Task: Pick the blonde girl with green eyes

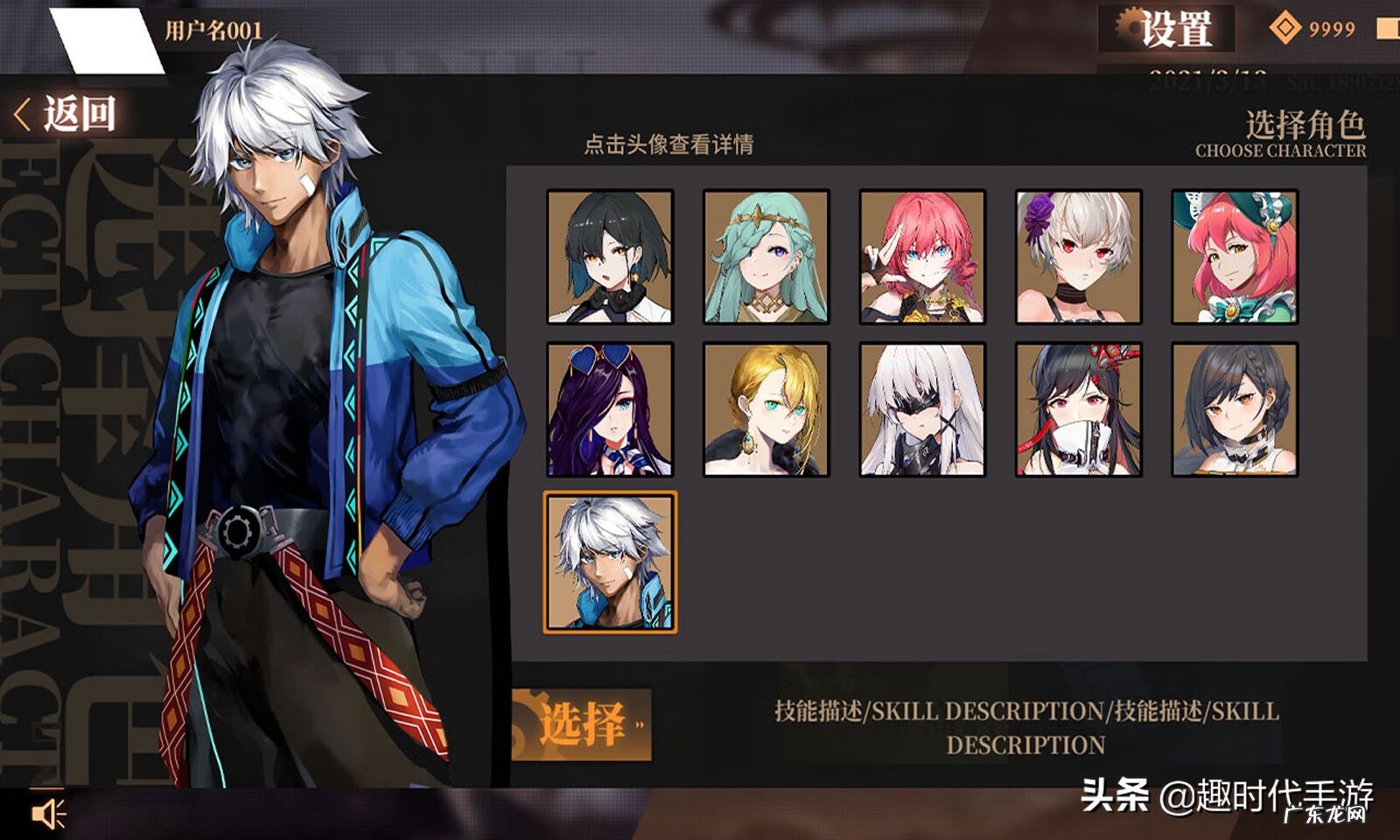Action: click(766, 409)
